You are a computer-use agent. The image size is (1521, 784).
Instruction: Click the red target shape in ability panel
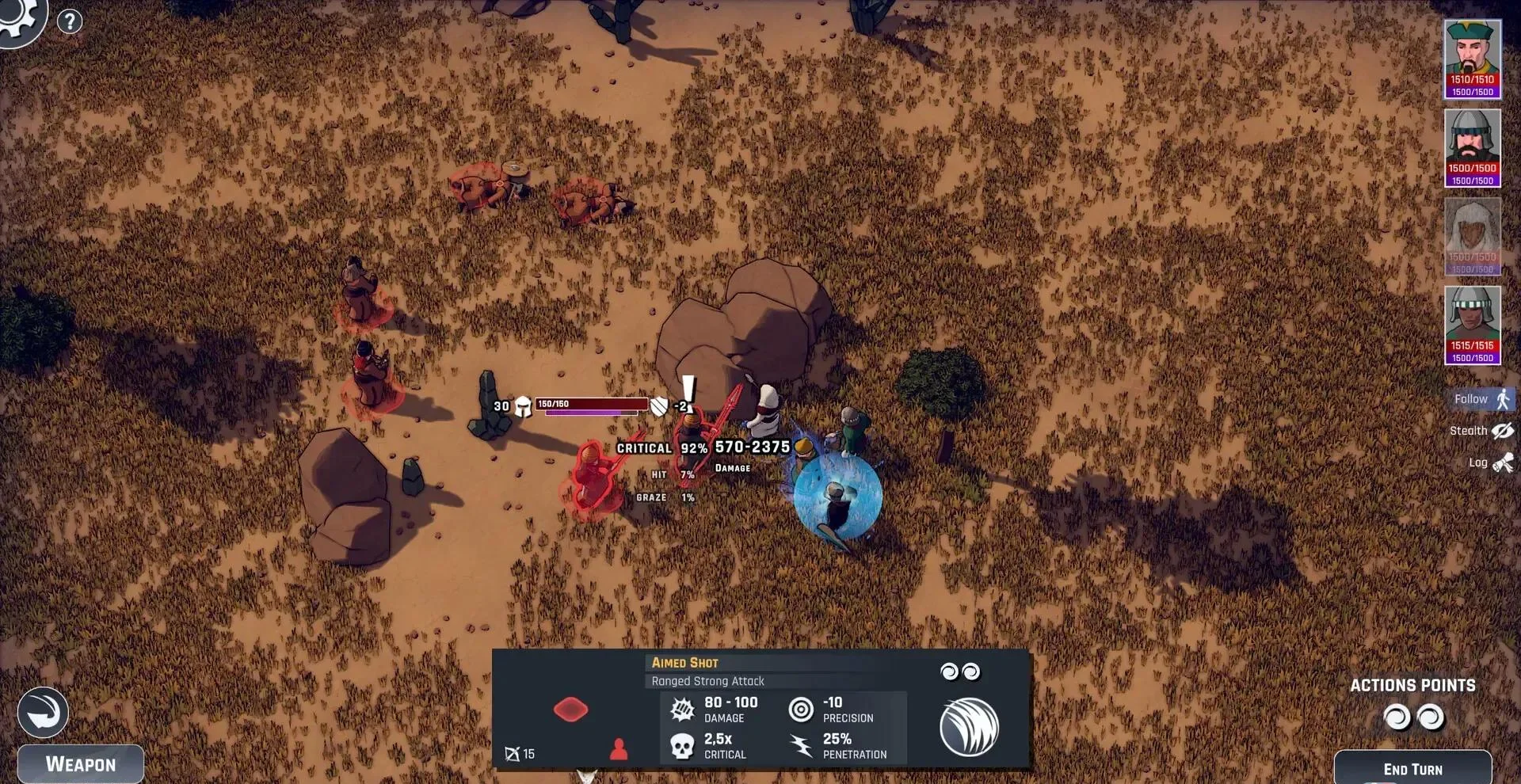point(570,709)
